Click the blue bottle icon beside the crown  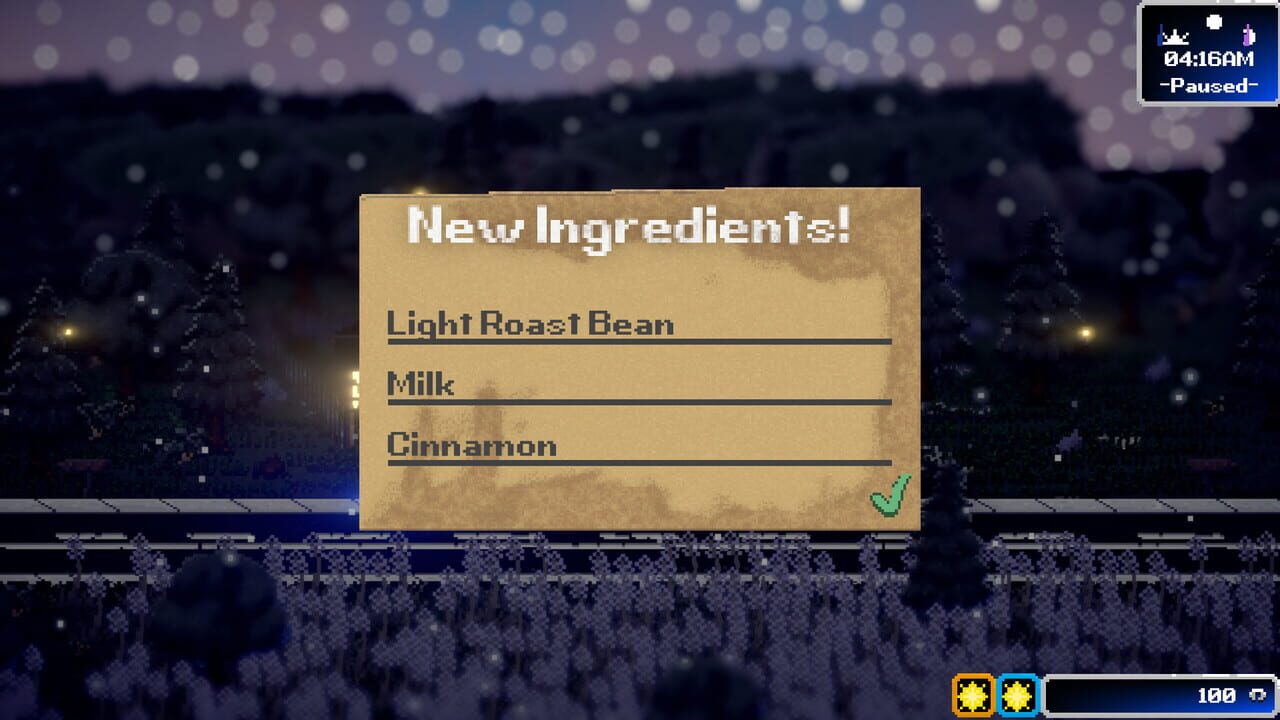[1160, 35]
